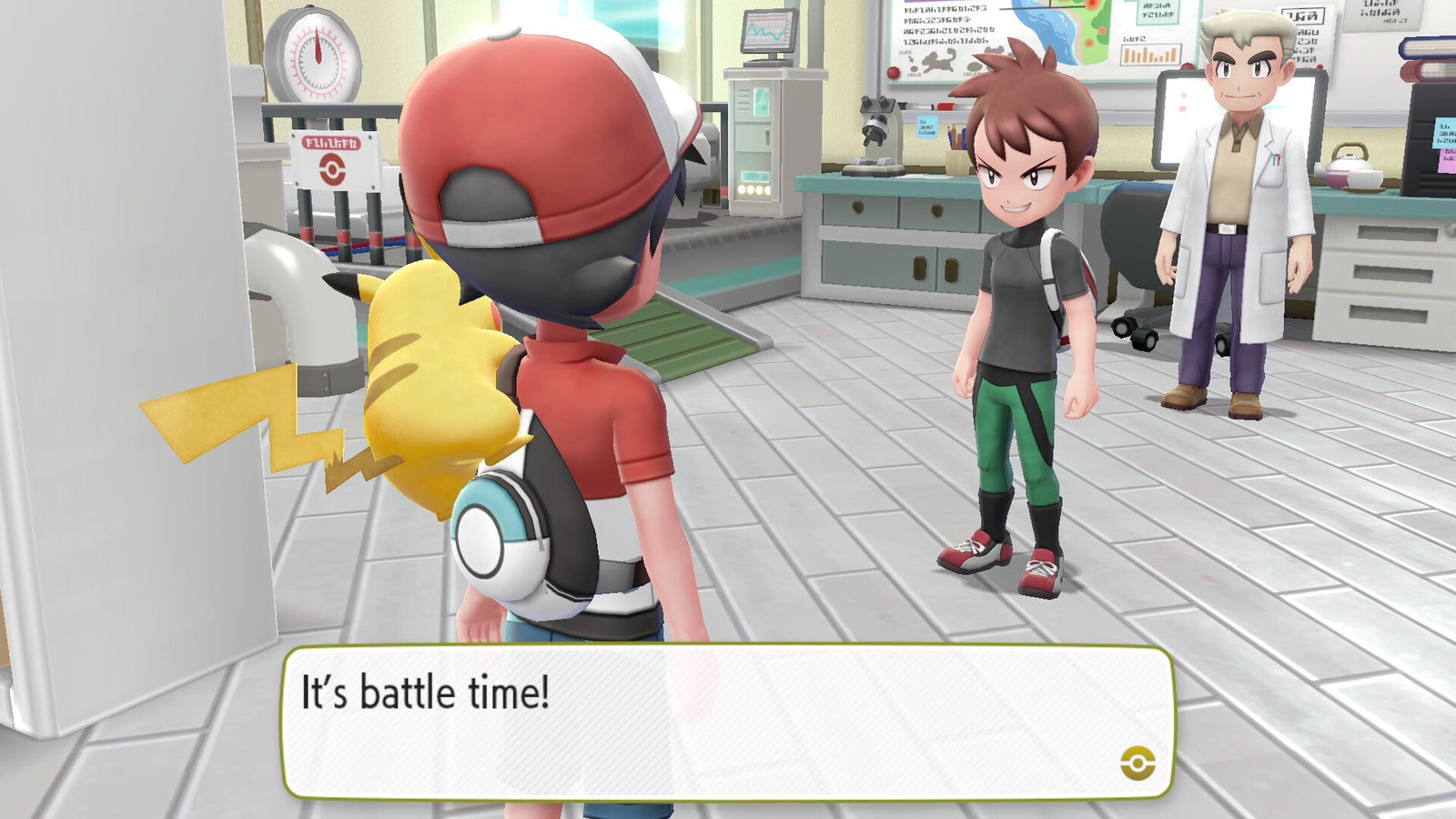The width and height of the screenshot is (1456, 819).
Task: Click the Poké Ball continue indicator
Action: [x=1137, y=763]
